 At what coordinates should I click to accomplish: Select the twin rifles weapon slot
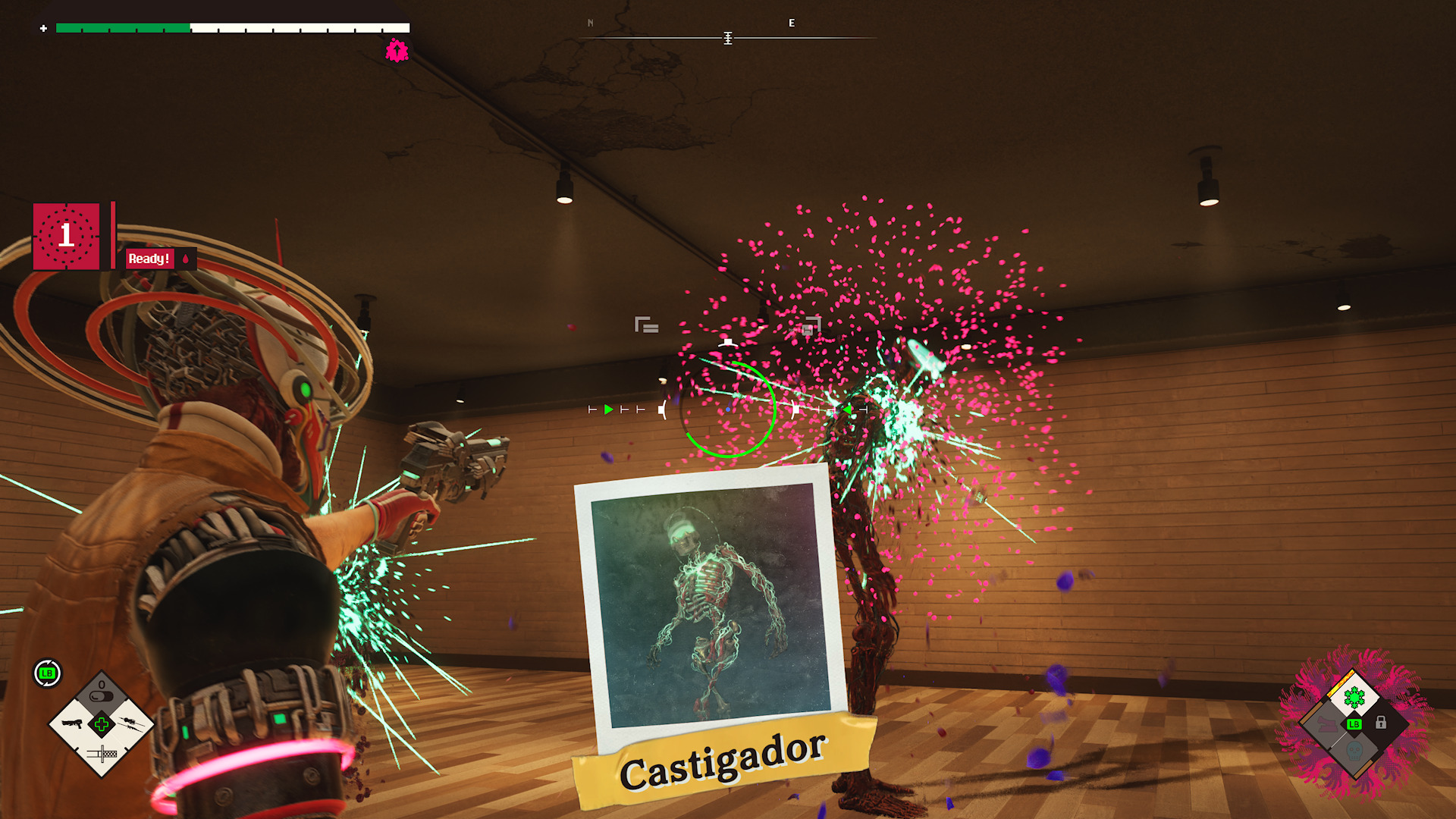point(130,723)
